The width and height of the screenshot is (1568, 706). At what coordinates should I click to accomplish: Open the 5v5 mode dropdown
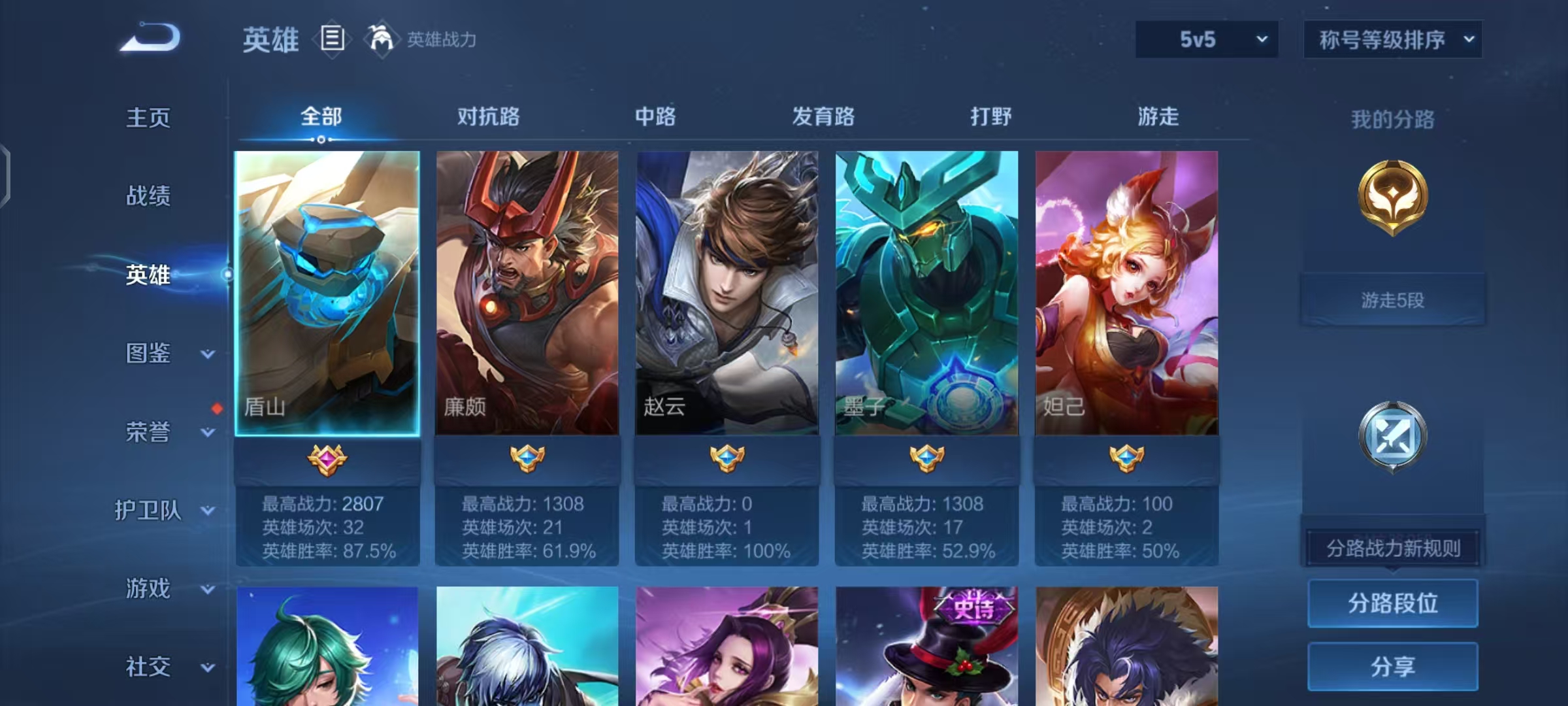(1205, 39)
